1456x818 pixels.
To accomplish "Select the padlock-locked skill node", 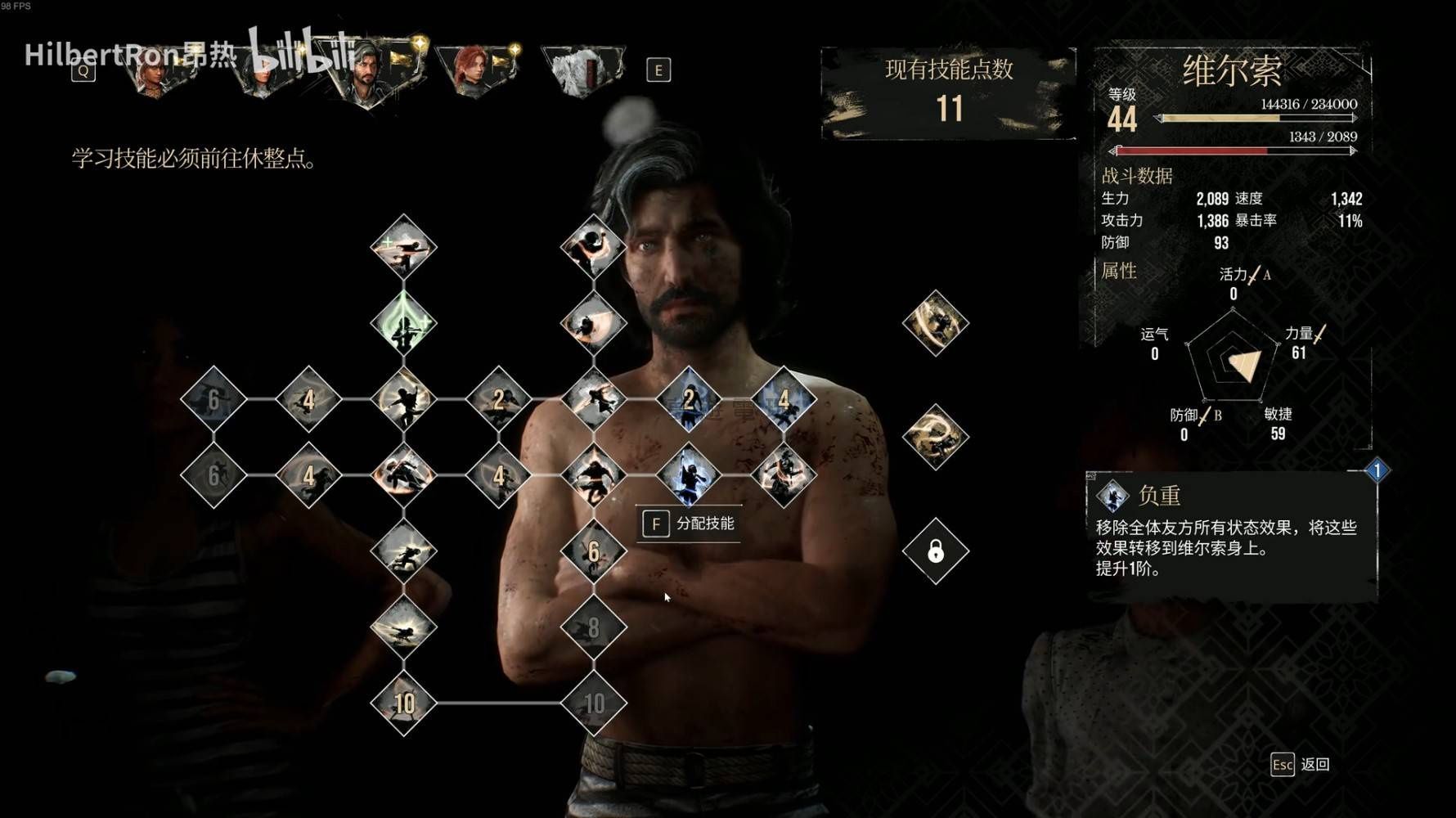I will click(x=936, y=551).
